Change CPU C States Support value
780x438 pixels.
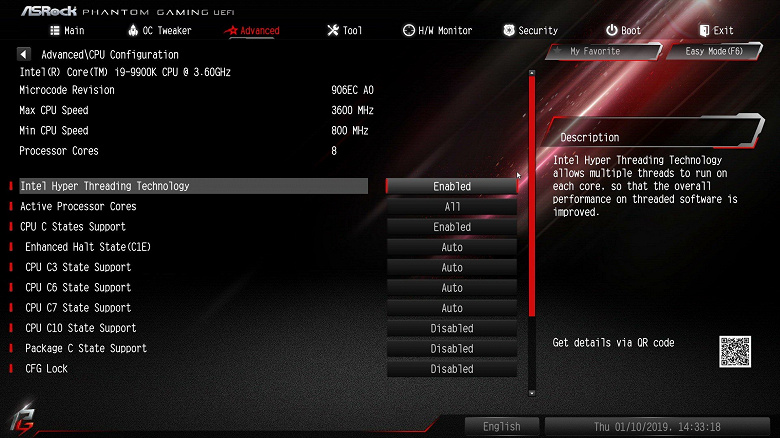click(452, 227)
